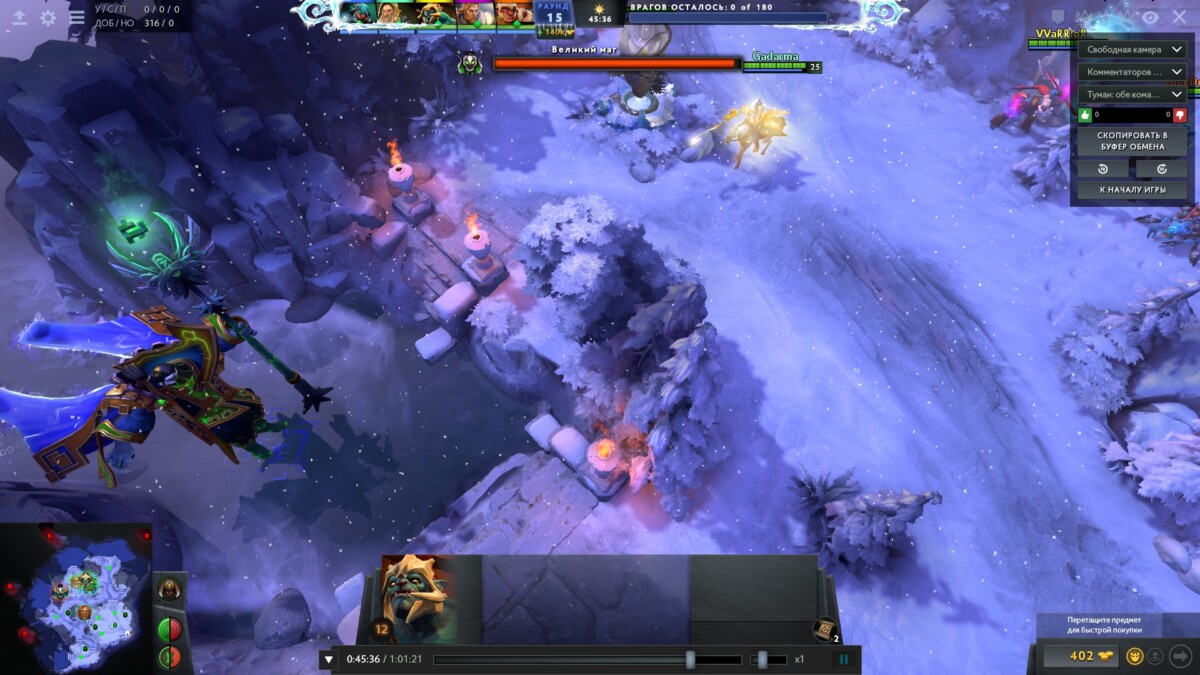The height and width of the screenshot is (675, 1200).
Task: Jump back with К началу игры
Action: tap(1132, 190)
